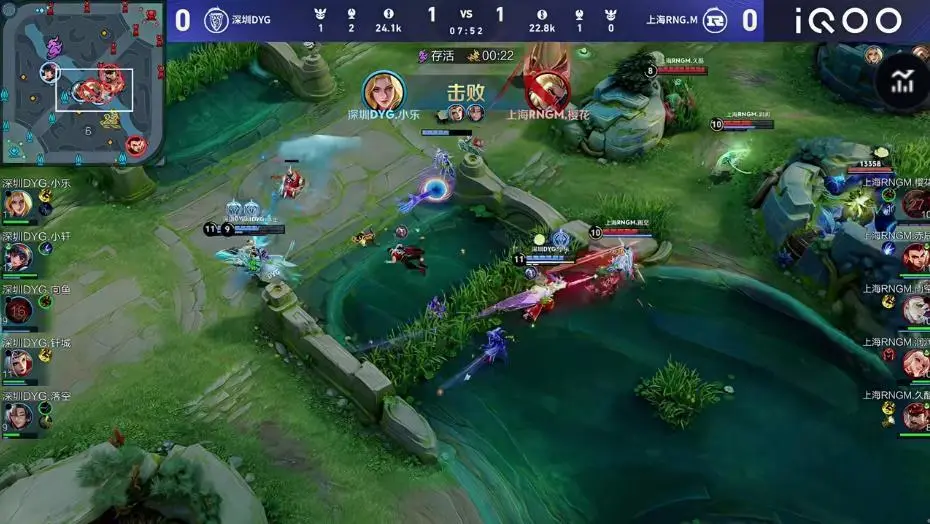
Task: Click the 深圳DYG team logo
Action: pos(216,20)
